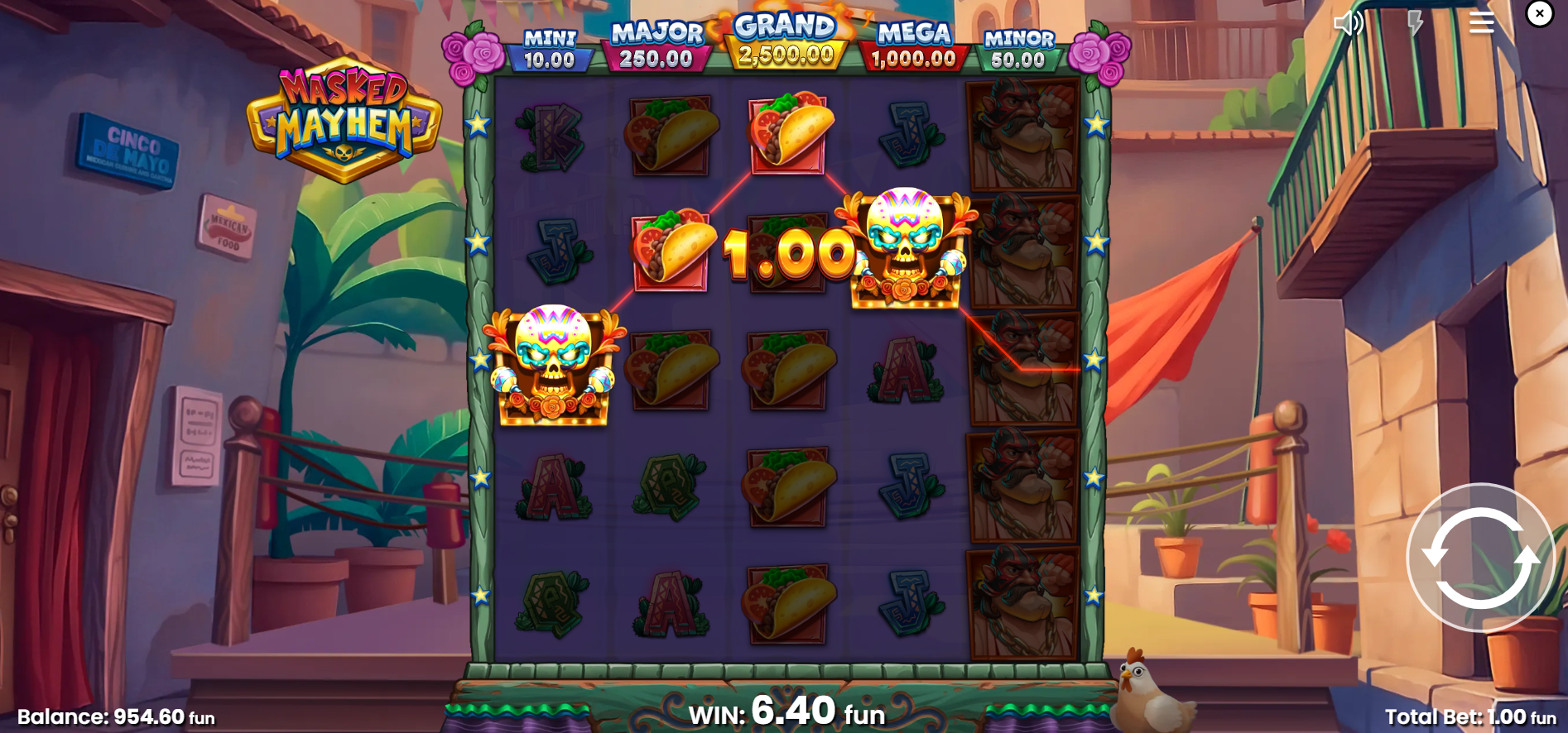Close the game with the X button
1568x733 pixels.
[x=1540, y=13]
